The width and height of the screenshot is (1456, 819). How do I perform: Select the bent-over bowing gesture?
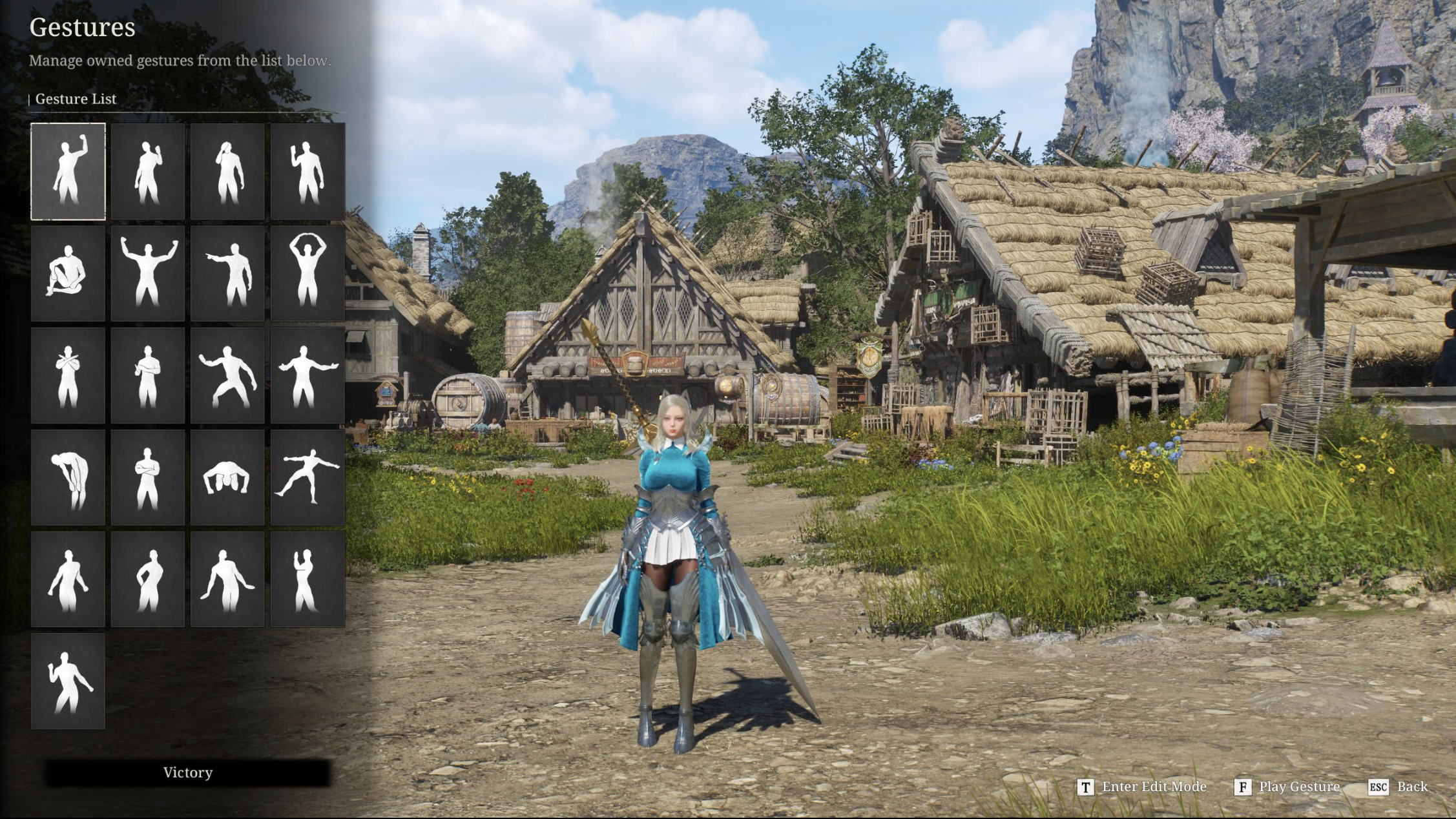[68, 477]
